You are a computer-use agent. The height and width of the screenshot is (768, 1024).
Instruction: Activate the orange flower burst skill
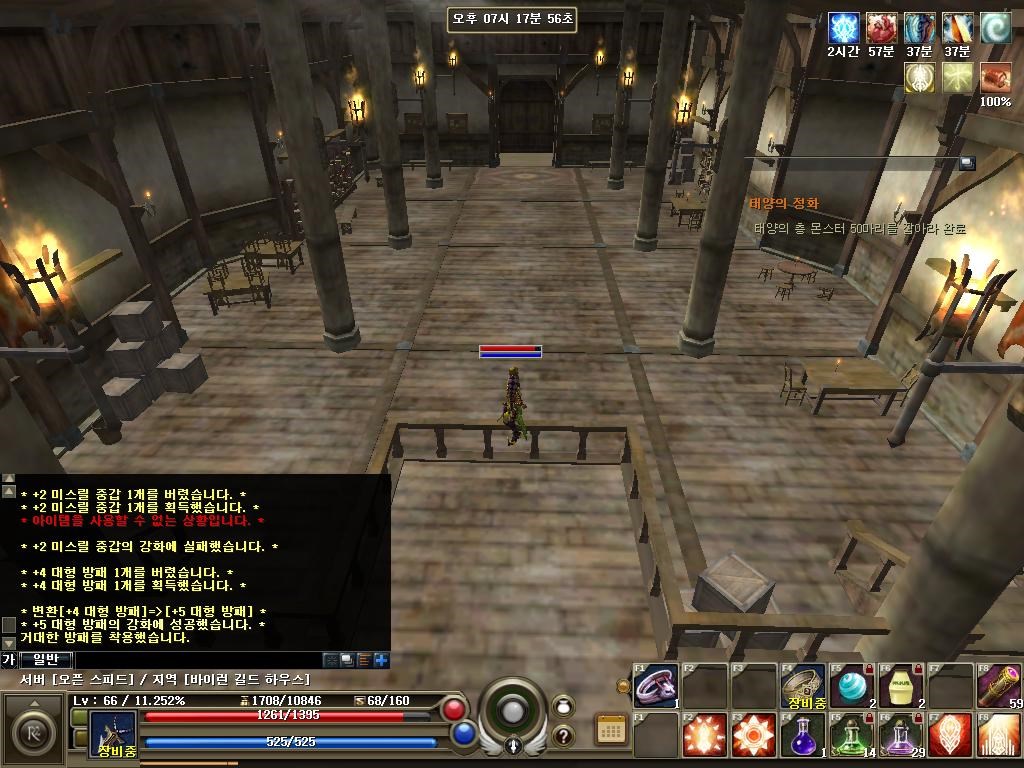point(754,737)
